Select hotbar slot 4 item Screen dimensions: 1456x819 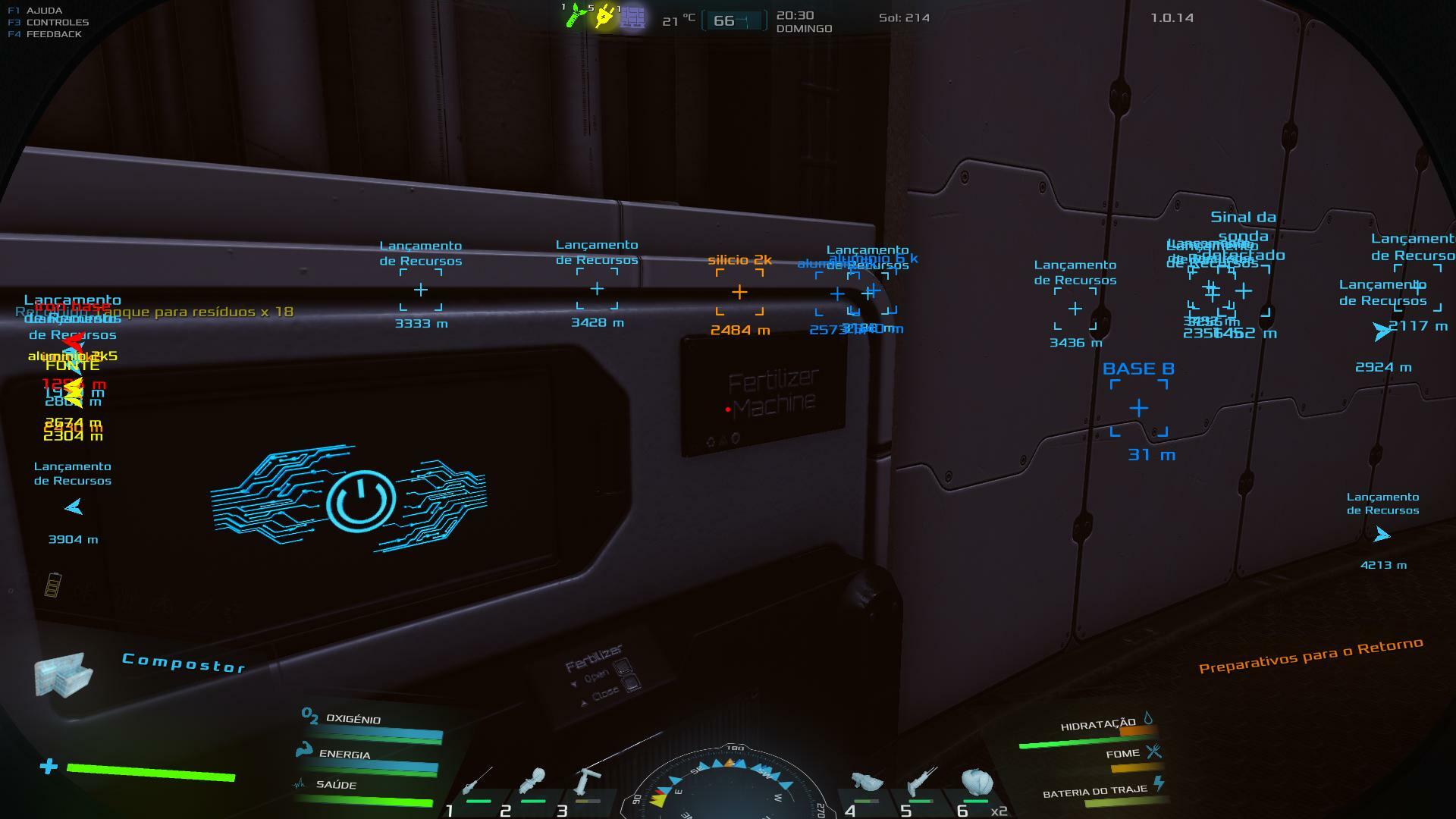pos(866,783)
